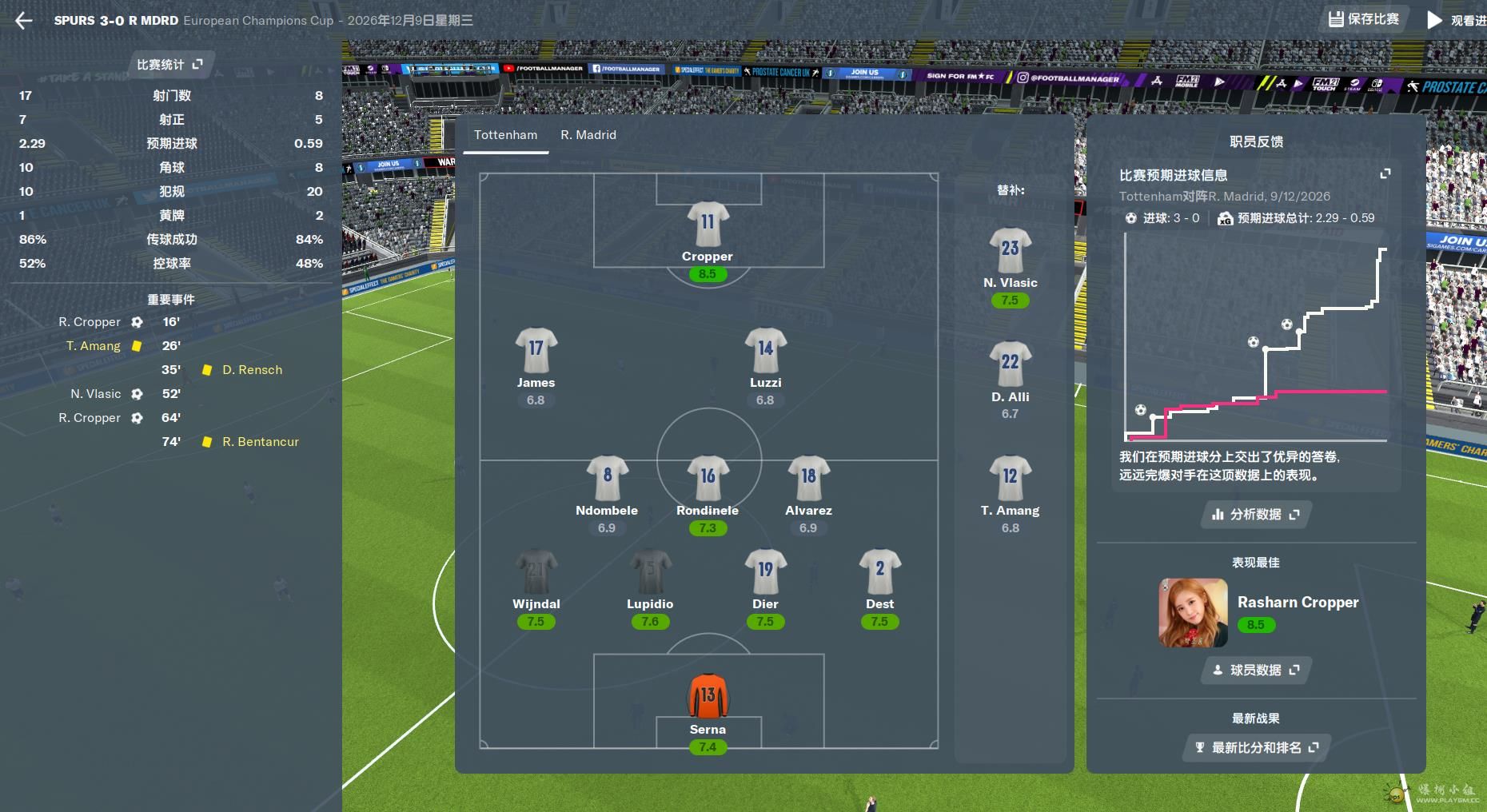Choose goalkeeper Serna's orange shirt
Image resolution: width=1487 pixels, height=812 pixels.
(x=708, y=696)
